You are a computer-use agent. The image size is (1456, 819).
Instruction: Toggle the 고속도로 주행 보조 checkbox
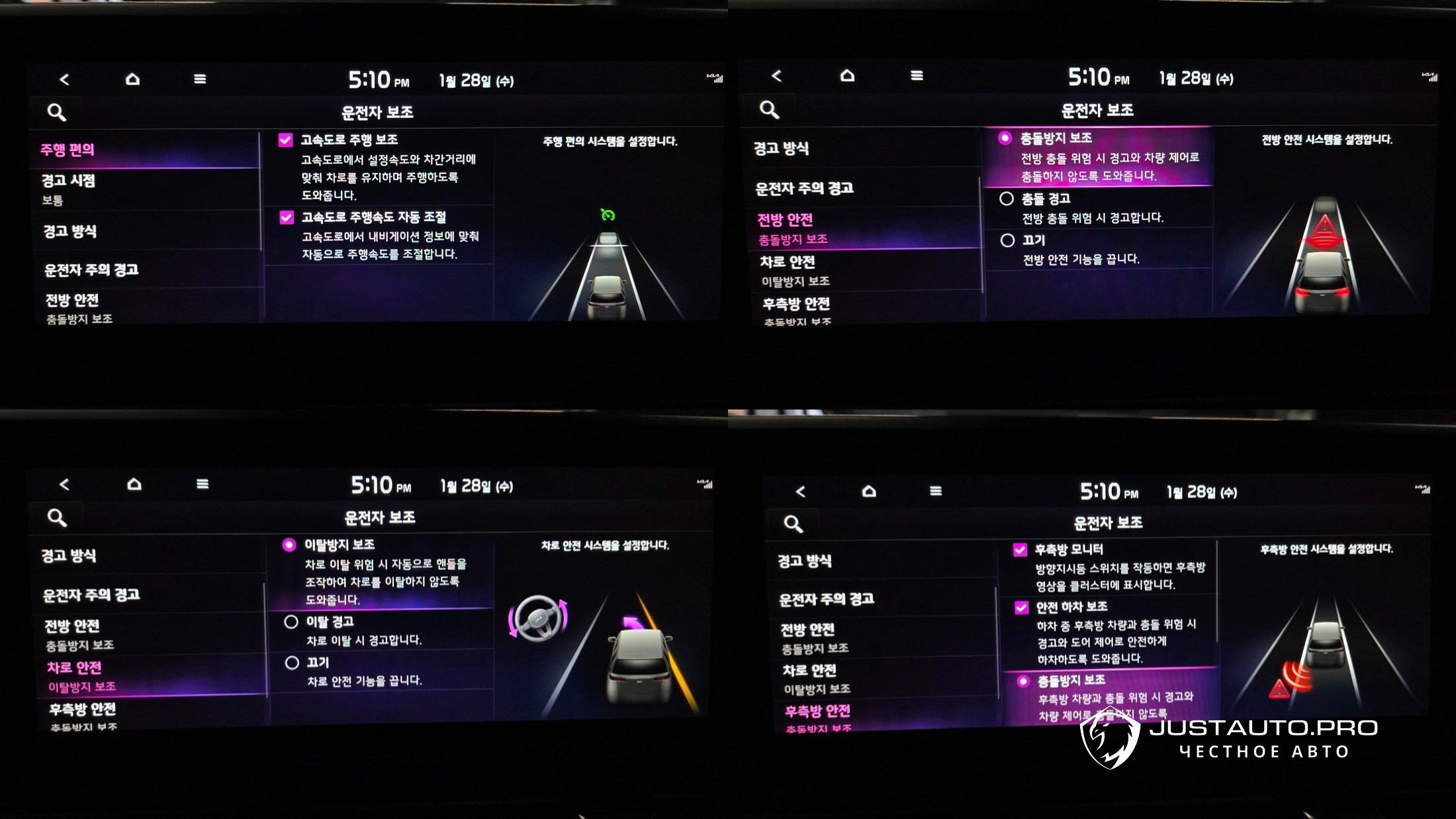click(x=286, y=140)
